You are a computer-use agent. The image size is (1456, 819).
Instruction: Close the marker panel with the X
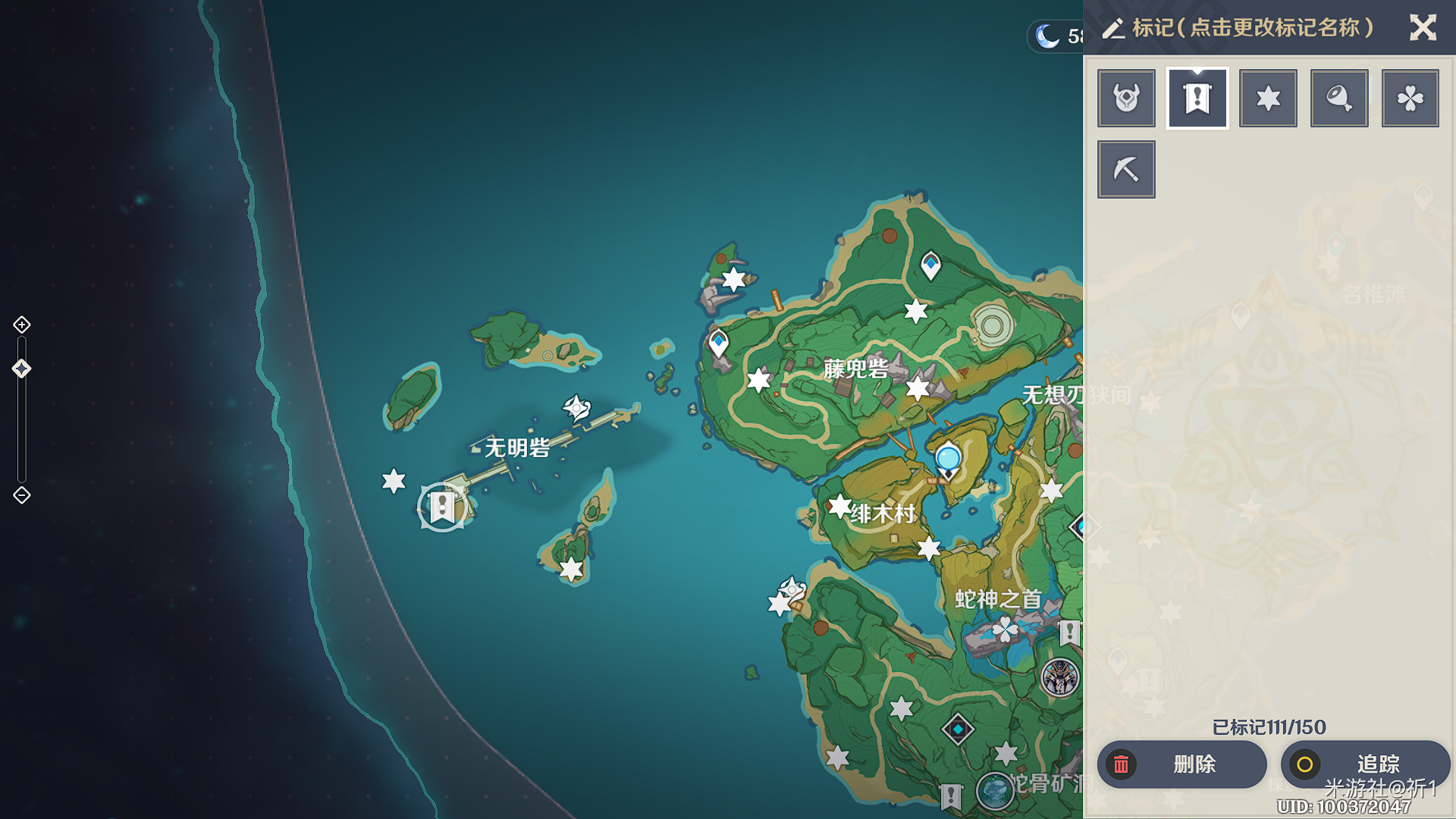[1423, 28]
